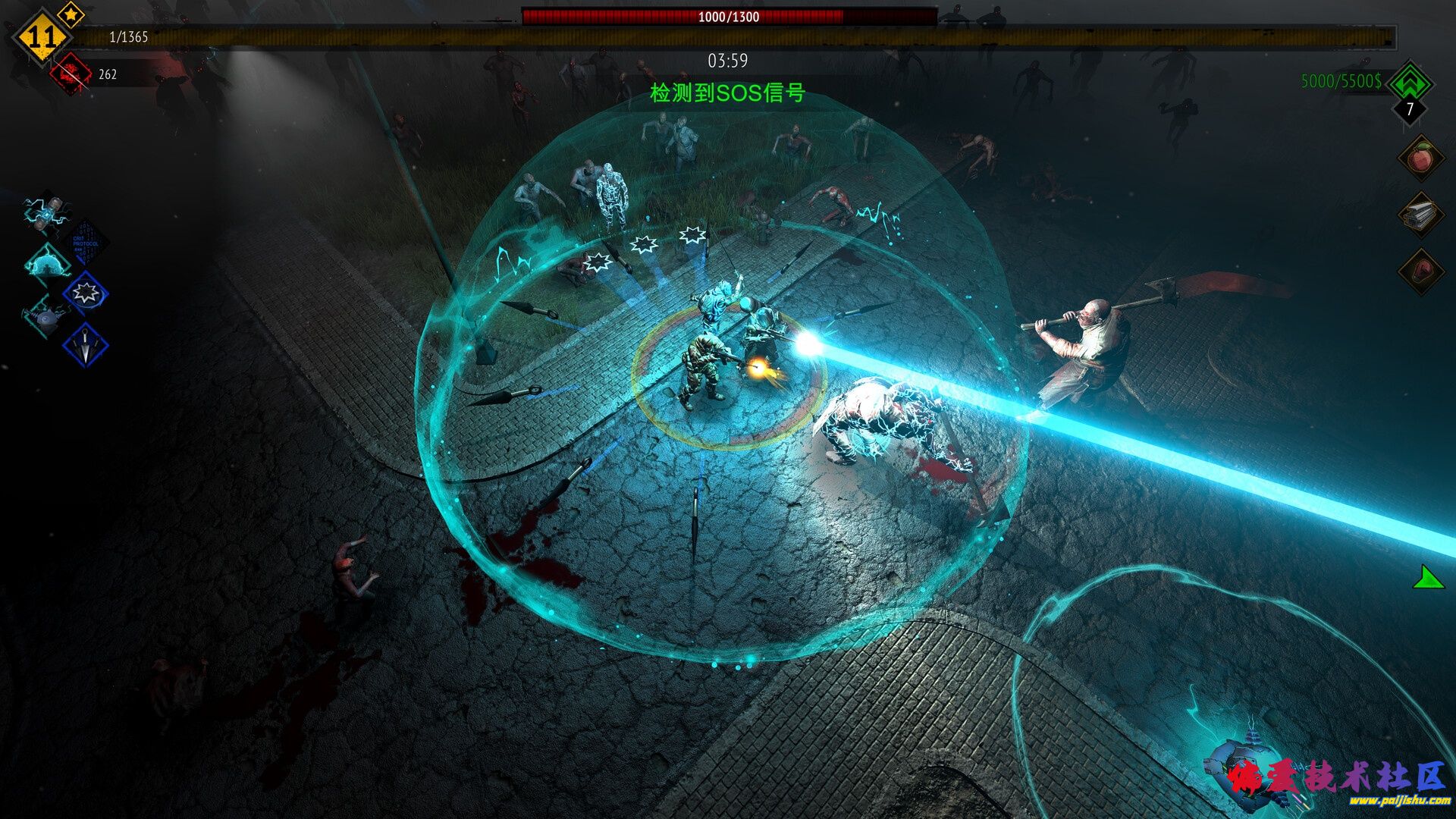Click the red boxing glove item slot
The height and width of the screenshot is (819, 1456).
[1420, 271]
